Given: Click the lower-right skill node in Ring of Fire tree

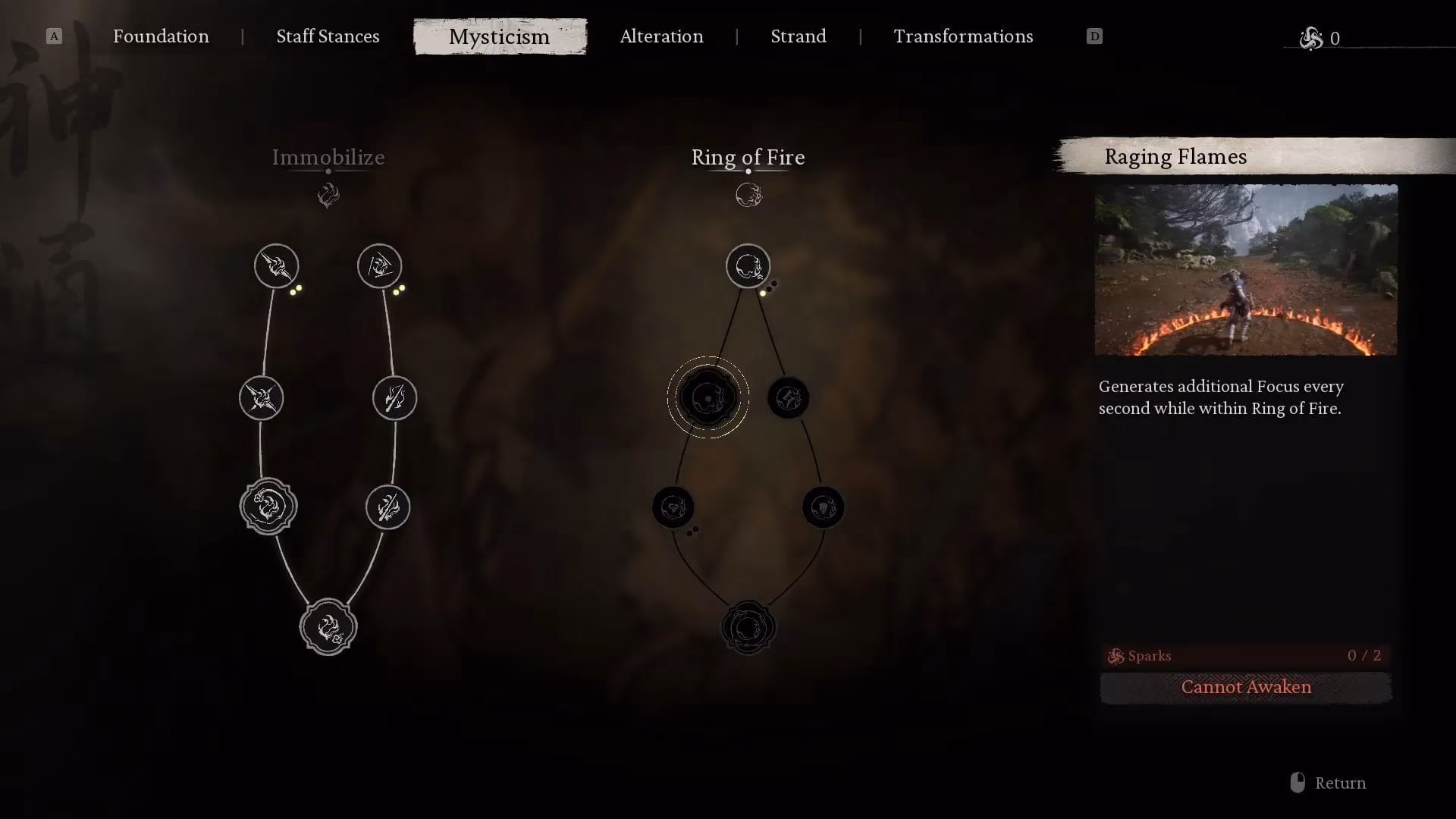Looking at the screenshot, I should [x=824, y=508].
